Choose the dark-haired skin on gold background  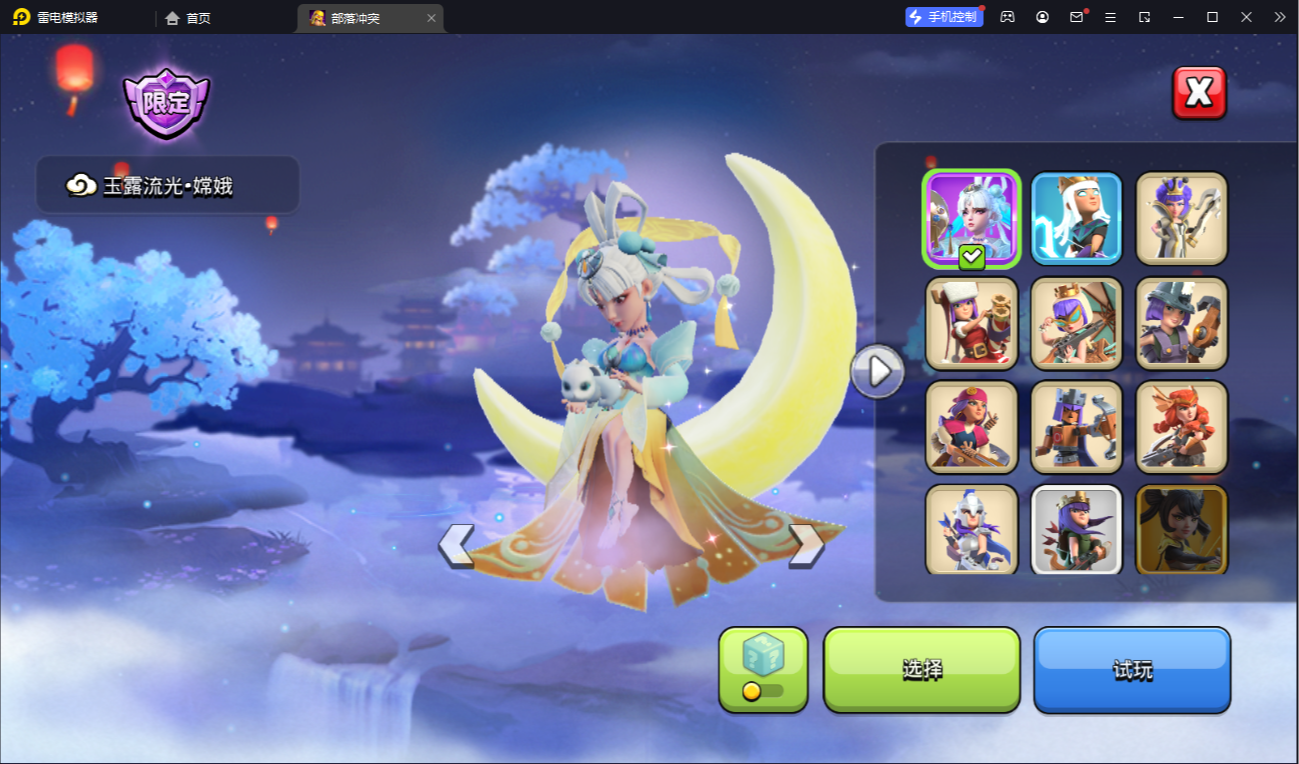(x=1181, y=529)
